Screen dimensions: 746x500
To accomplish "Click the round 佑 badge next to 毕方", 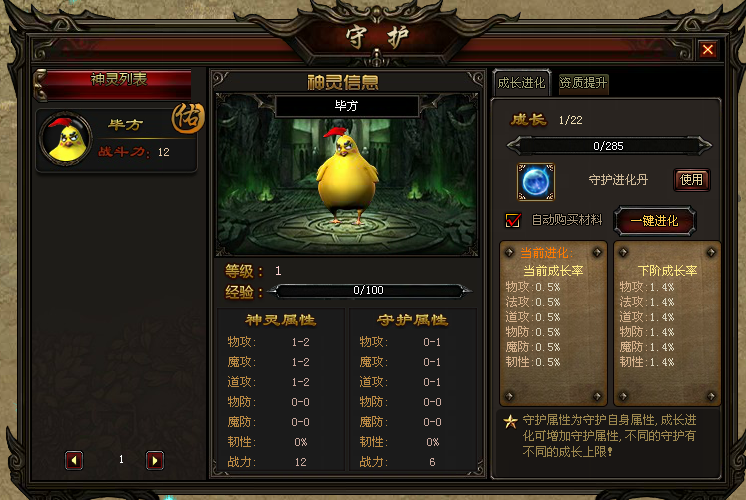I will pos(187,117).
